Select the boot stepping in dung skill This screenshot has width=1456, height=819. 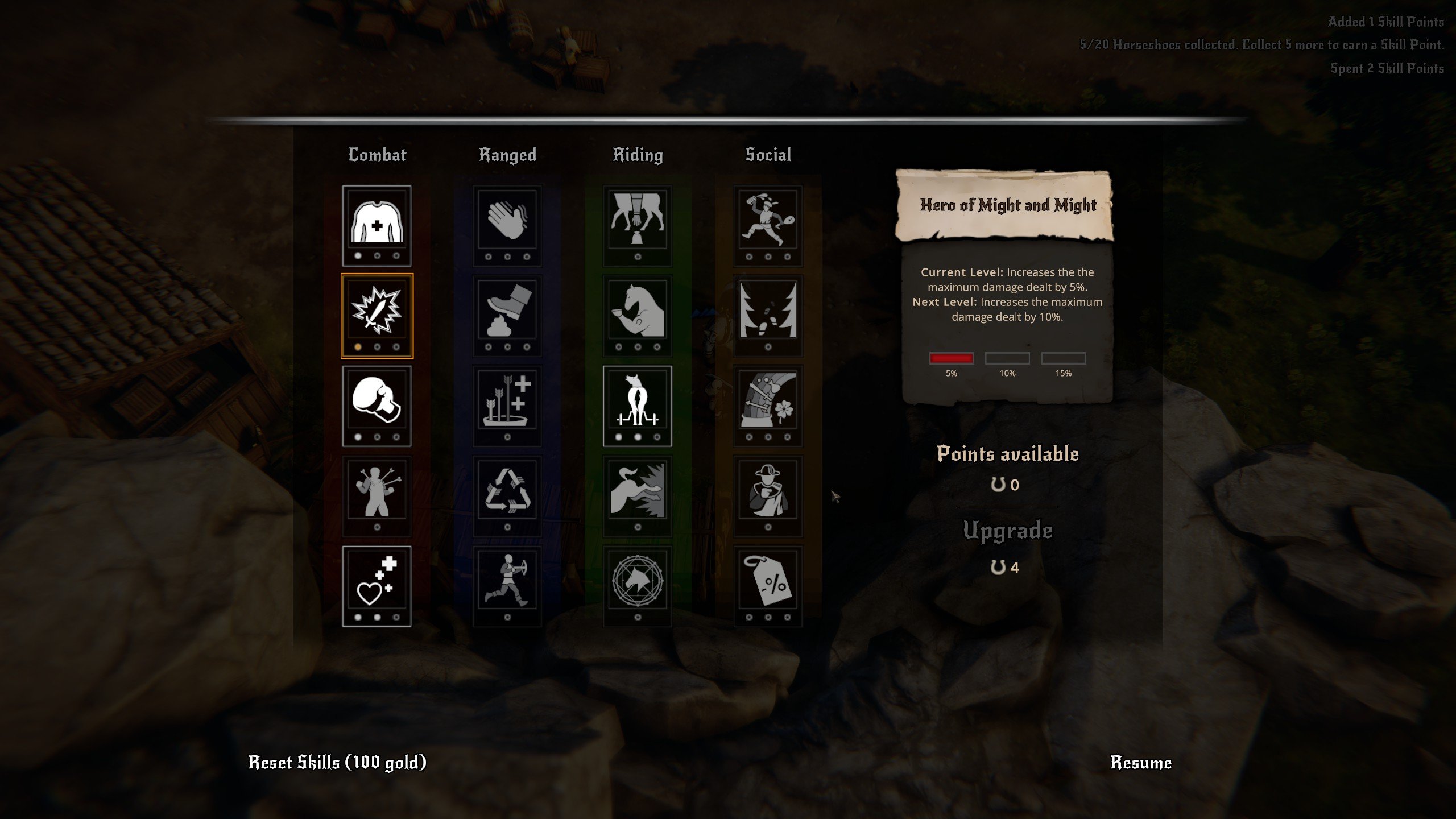click(x=507, y=311)
